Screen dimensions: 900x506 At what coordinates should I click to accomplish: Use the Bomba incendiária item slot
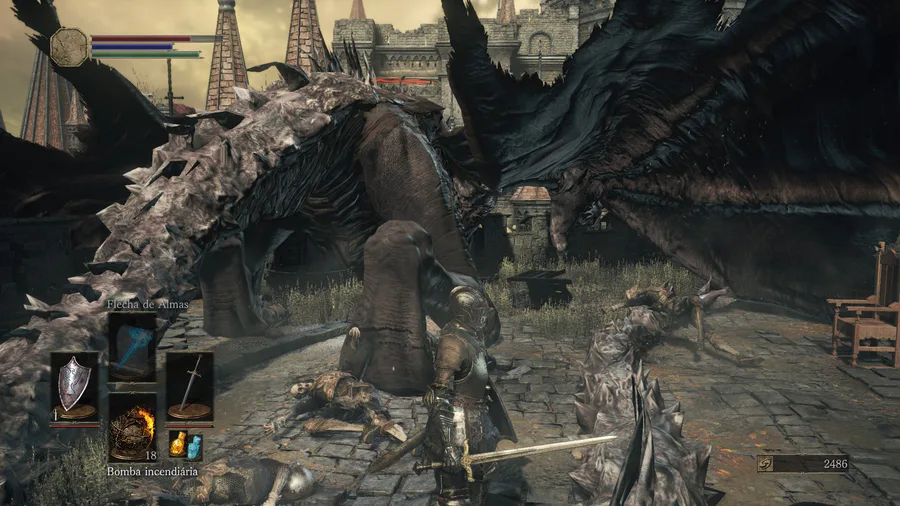tap(132, 427)
